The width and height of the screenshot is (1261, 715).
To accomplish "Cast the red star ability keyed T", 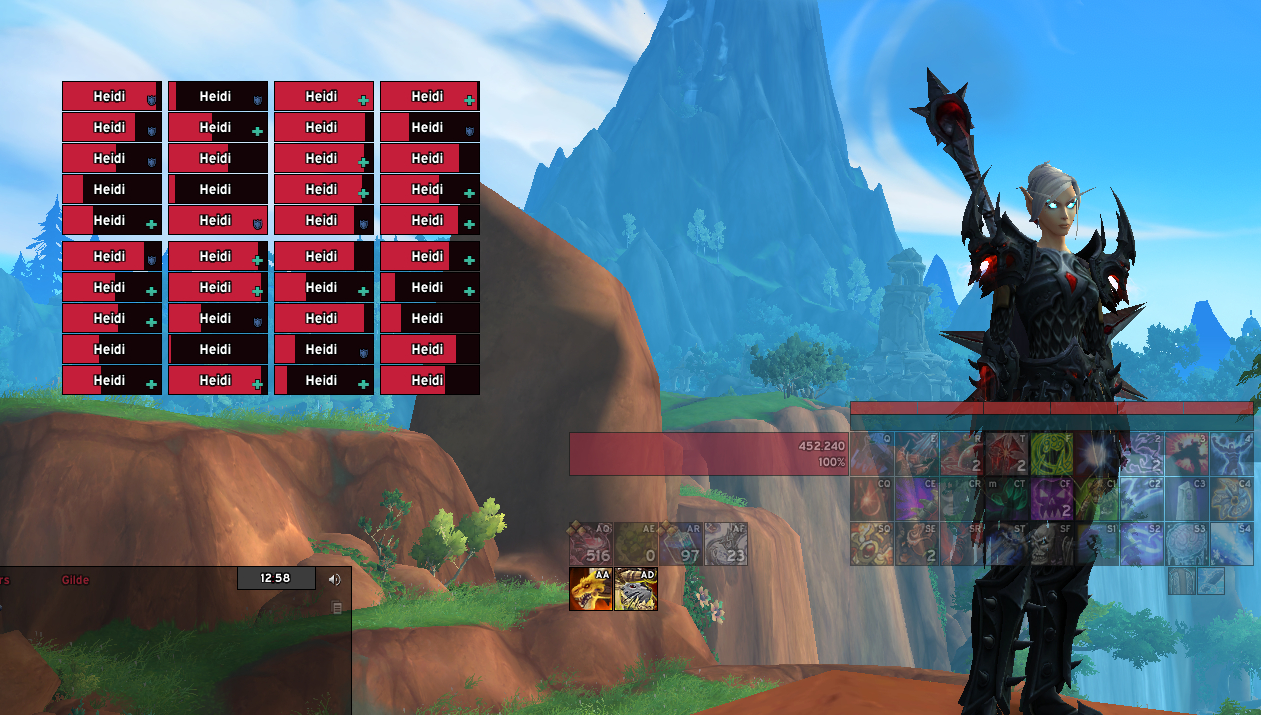I will pyautogui.click(x=1007, y=454).
